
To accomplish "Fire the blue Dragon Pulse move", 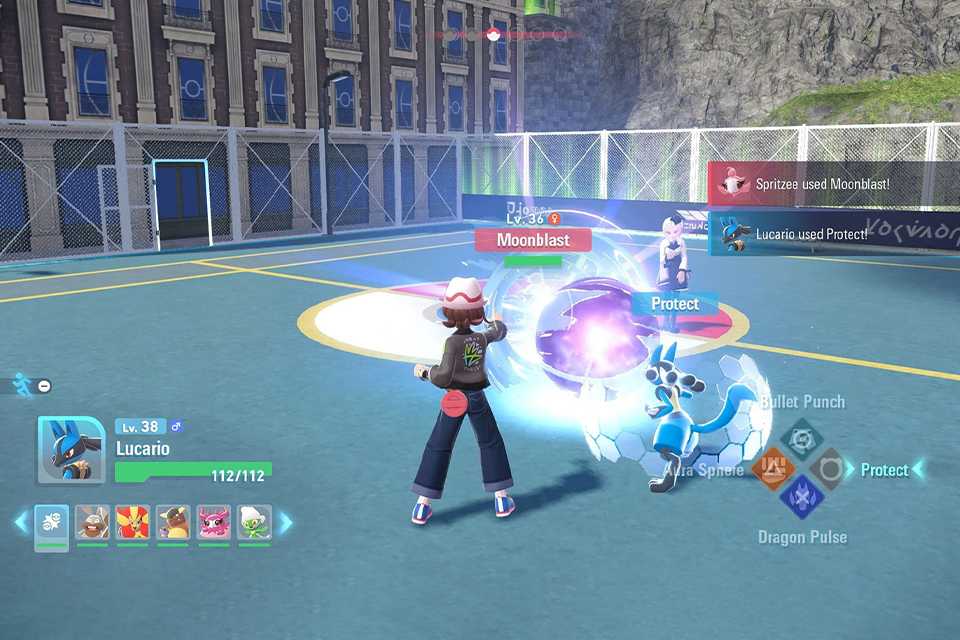I will coord(801,496).
